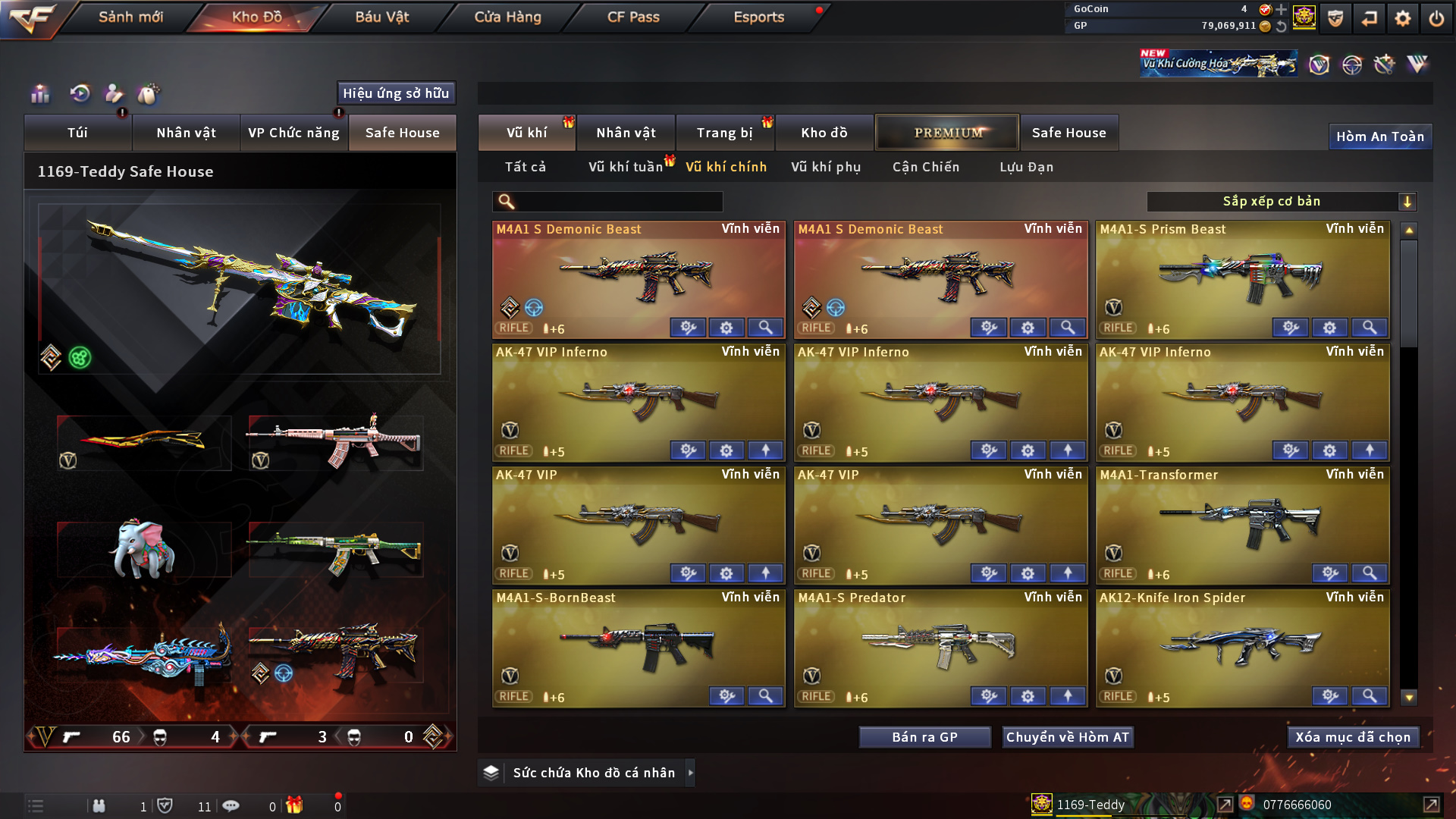1456x819 pixels.
Task: Select the Cận Chiến subcategory
Action: point(926,167)
